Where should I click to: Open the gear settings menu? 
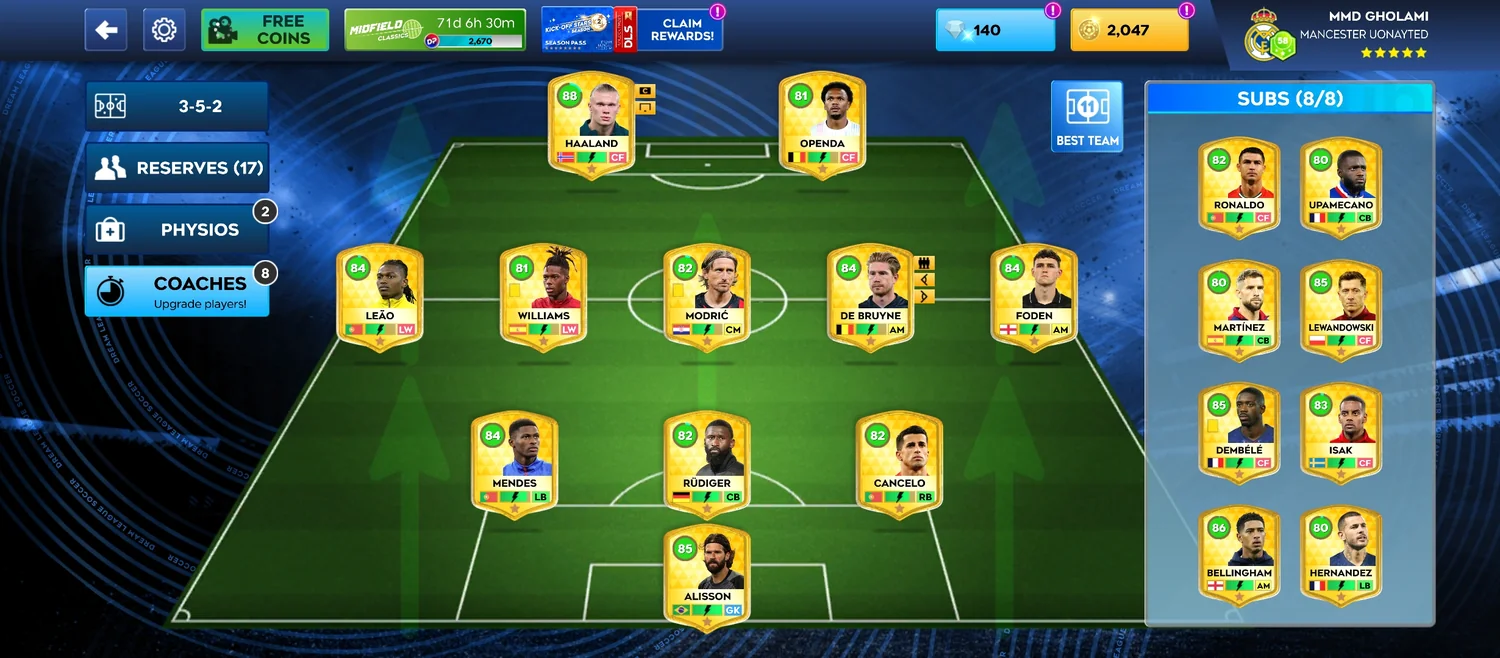coord(164,30)
